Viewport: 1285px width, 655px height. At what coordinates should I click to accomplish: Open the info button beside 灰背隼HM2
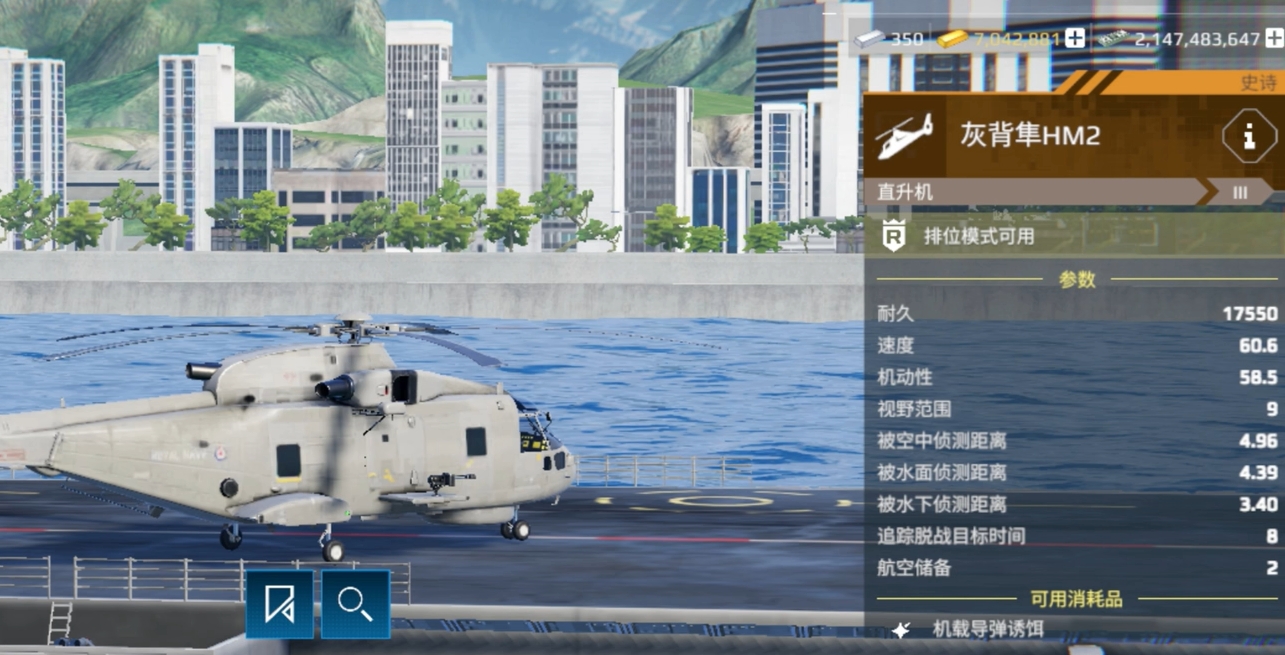click(1248, 136)
